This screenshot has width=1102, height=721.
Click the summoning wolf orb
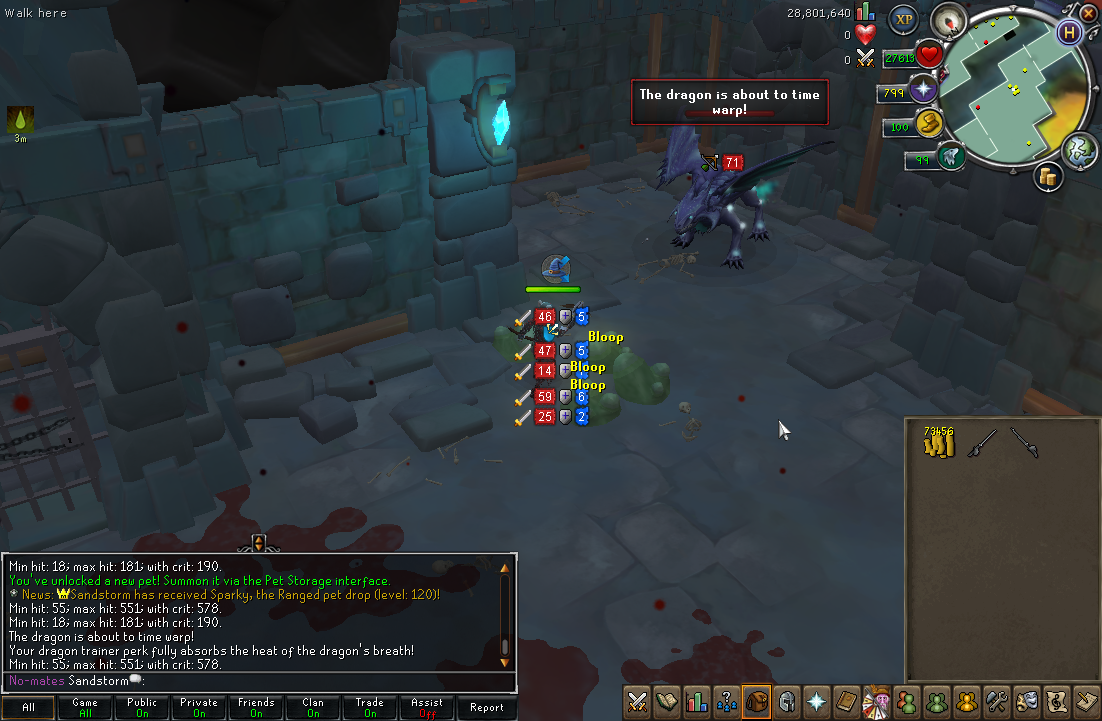coord(950,155)
